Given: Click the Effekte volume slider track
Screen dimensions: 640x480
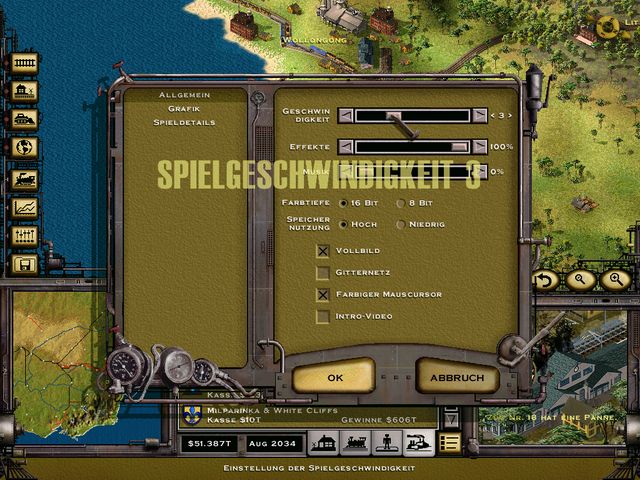Looking at the screenshot, I should pyautogui.click(x=412, y=146).
